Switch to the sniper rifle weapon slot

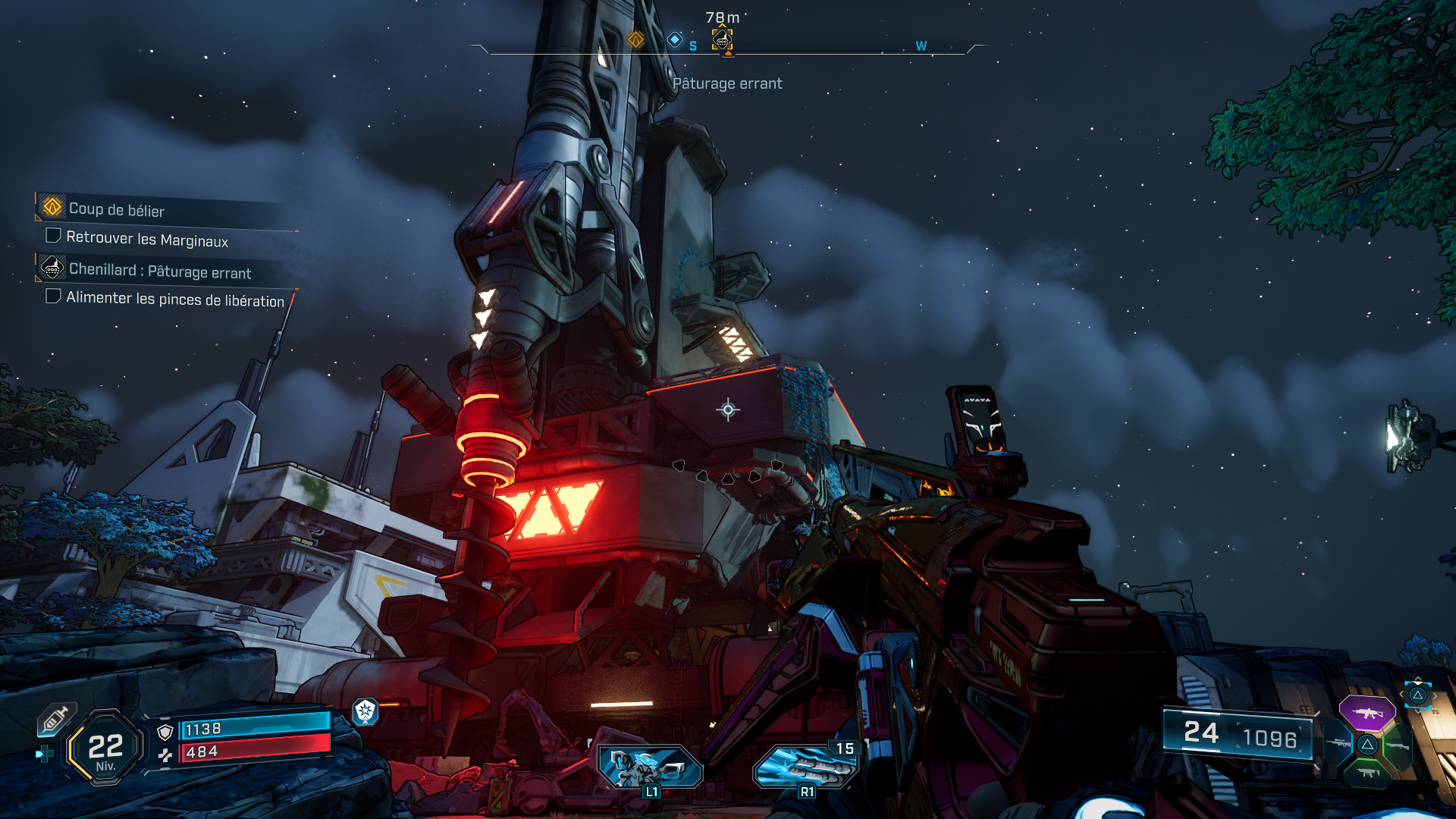pos(1338,744)
